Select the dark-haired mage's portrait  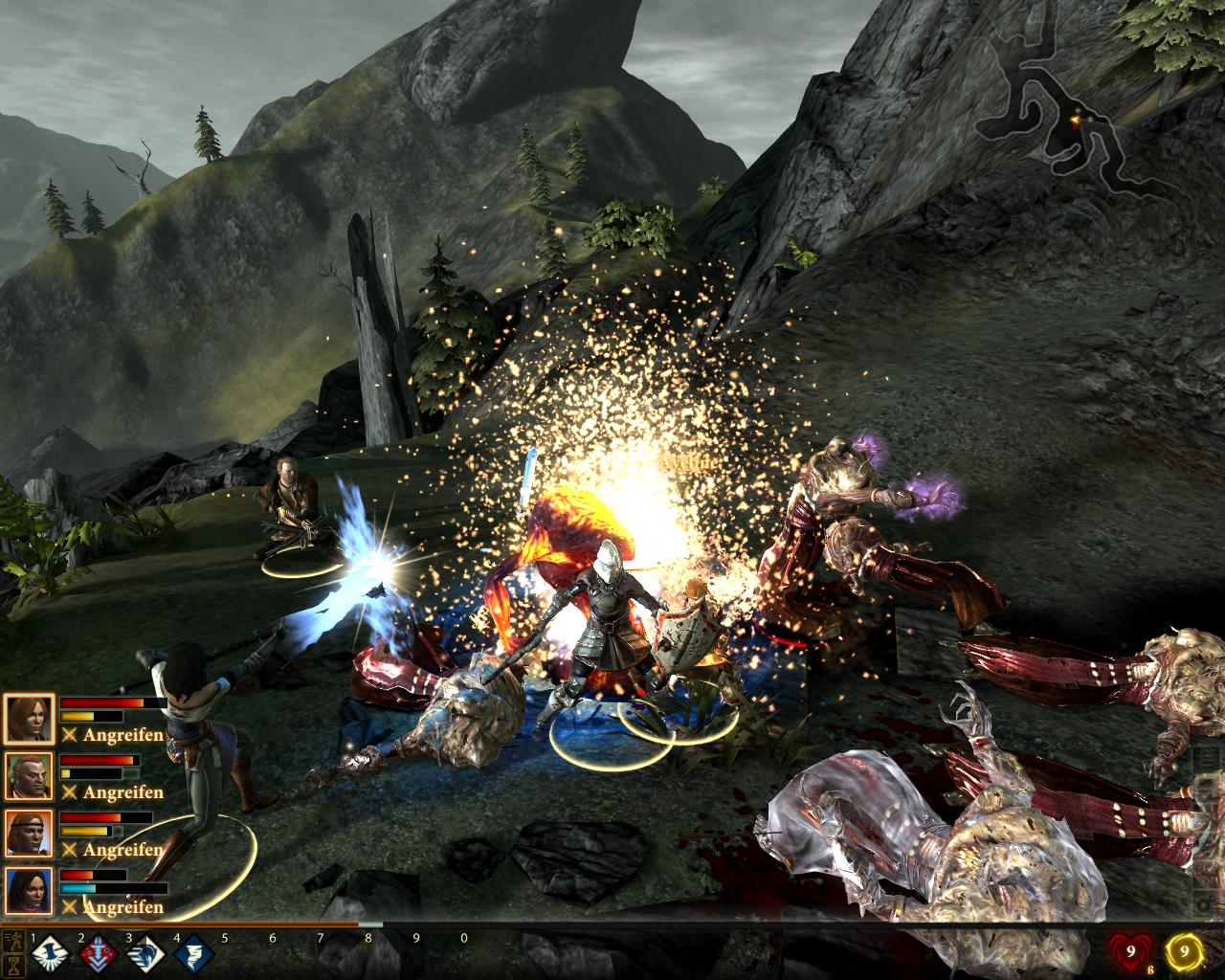29,891
